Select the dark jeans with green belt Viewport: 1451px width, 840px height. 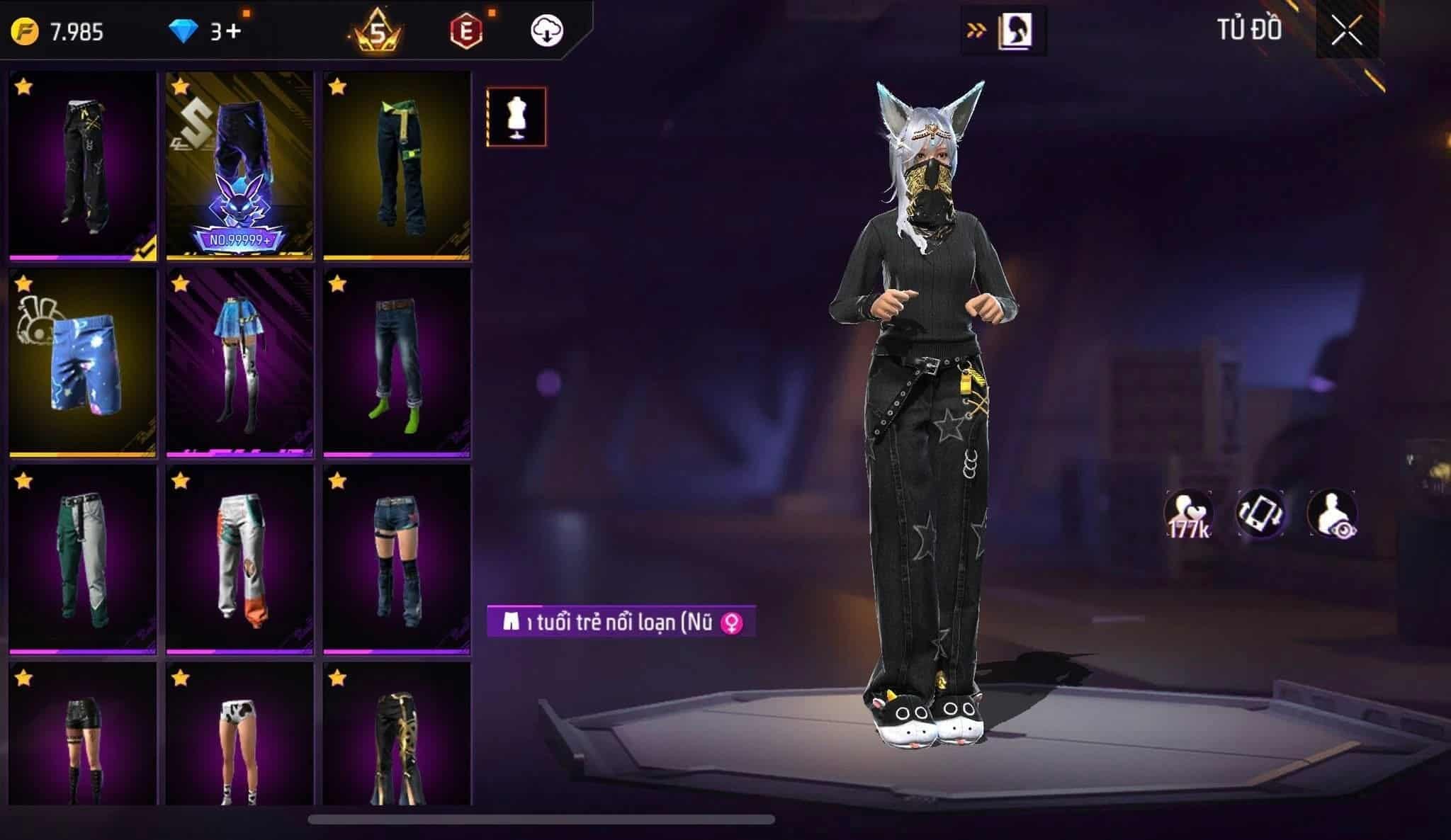[397, 166]
